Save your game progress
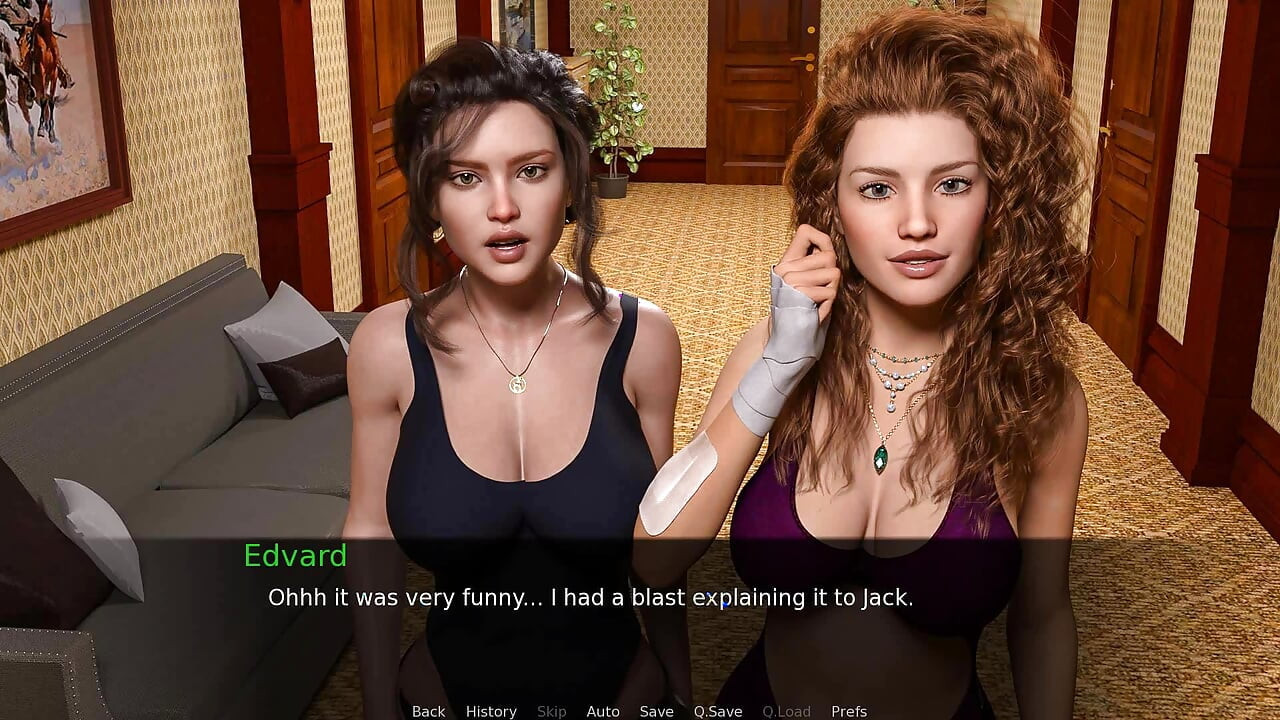The height and width of the screenshot is (720, 1280). tap(656, 711)
